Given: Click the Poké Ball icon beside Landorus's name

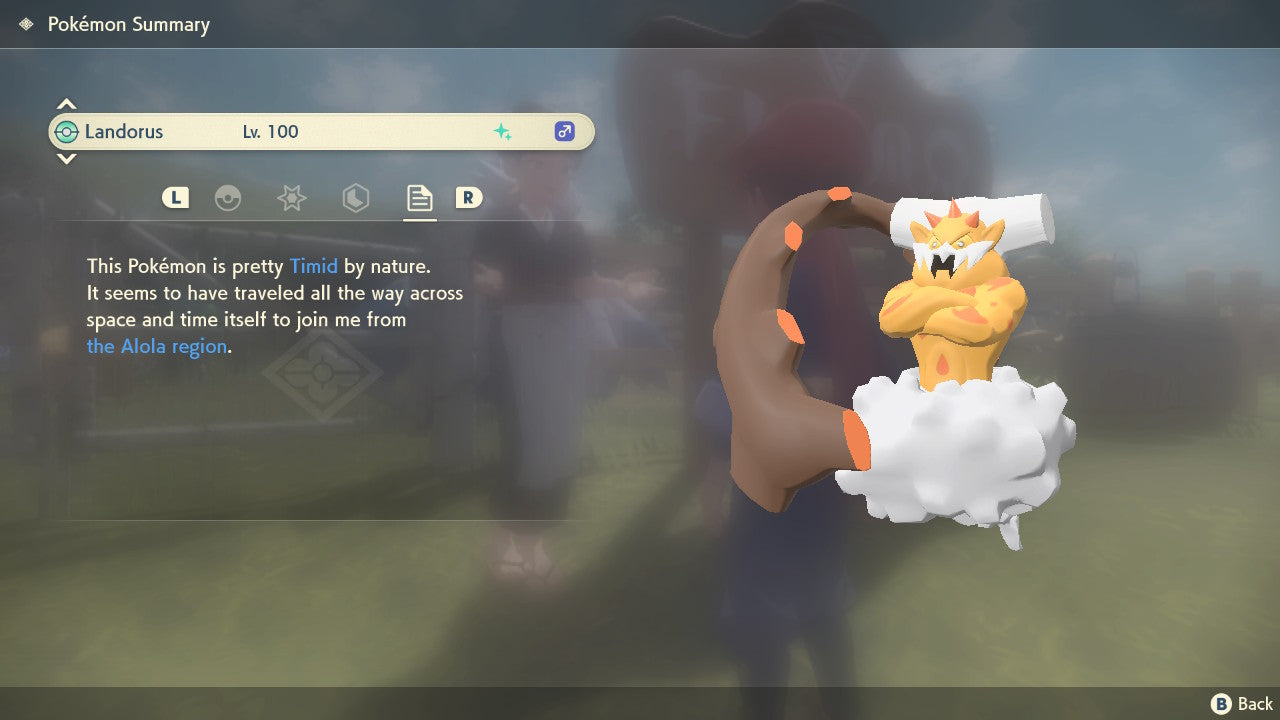Looking at the screenshot, I should click(x=69, y=131).
